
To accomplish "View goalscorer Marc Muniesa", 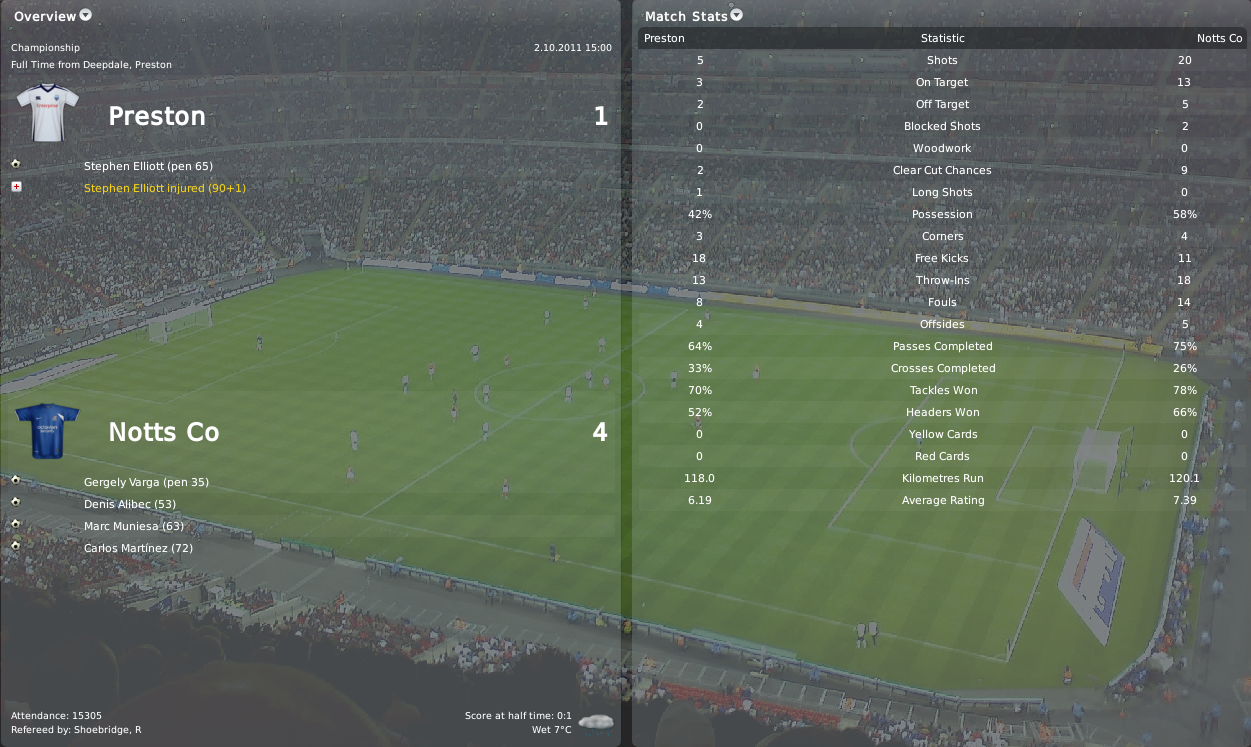I will pyautogui.click(x=134, y=526).
